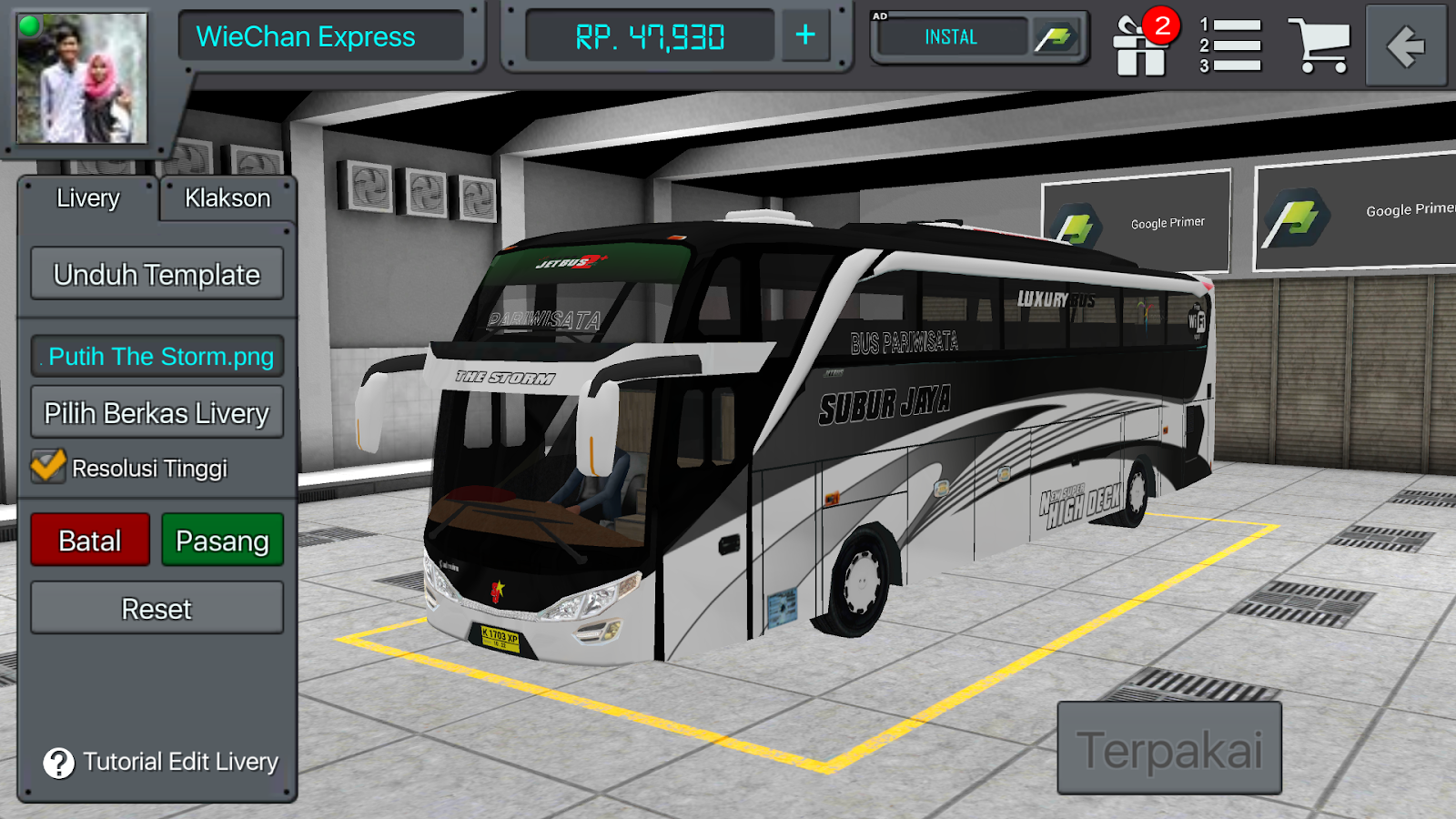The height and width of the screenshot is (819, 1456).
Task: Click Batal to cancel the livery change
Action: [x=88, y=539]
